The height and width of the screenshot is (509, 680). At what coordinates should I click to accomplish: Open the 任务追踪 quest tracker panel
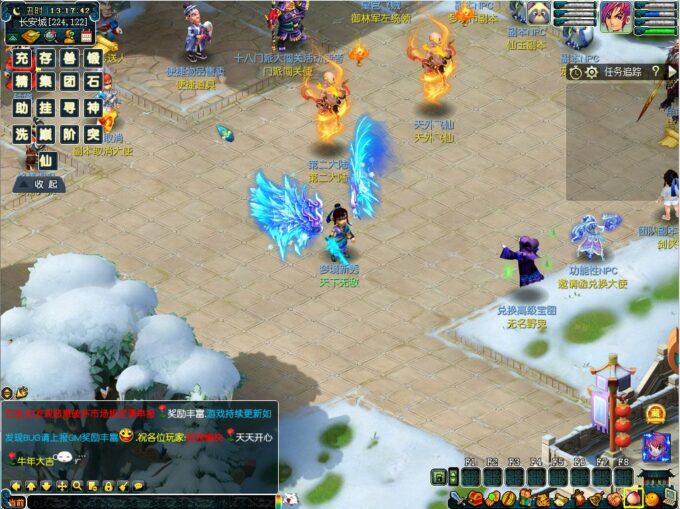click(x=622, y=72)
